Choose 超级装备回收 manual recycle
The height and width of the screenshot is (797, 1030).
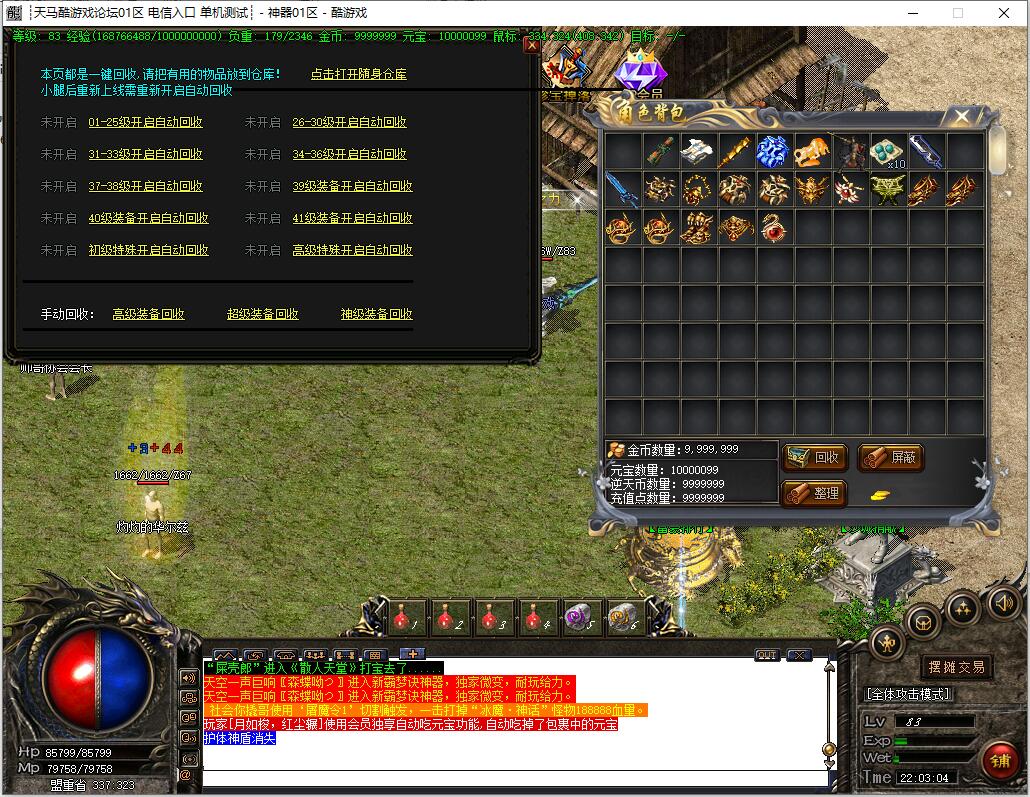coord(262,314)
